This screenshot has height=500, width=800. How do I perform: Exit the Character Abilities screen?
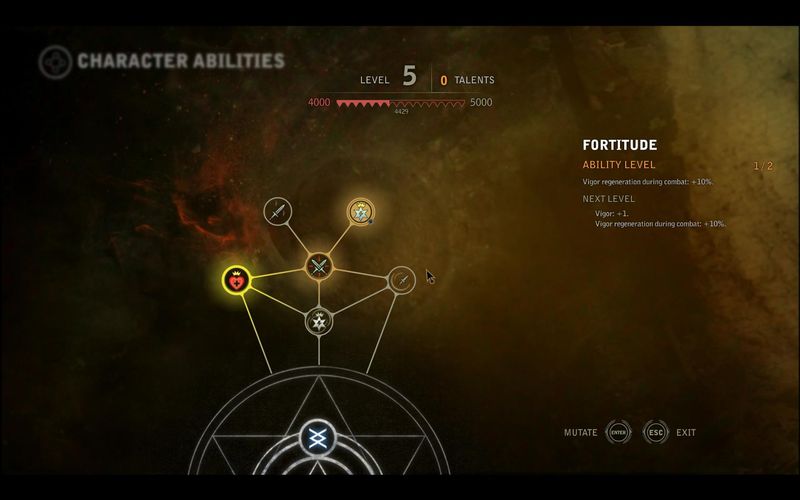tap(656, 433)
